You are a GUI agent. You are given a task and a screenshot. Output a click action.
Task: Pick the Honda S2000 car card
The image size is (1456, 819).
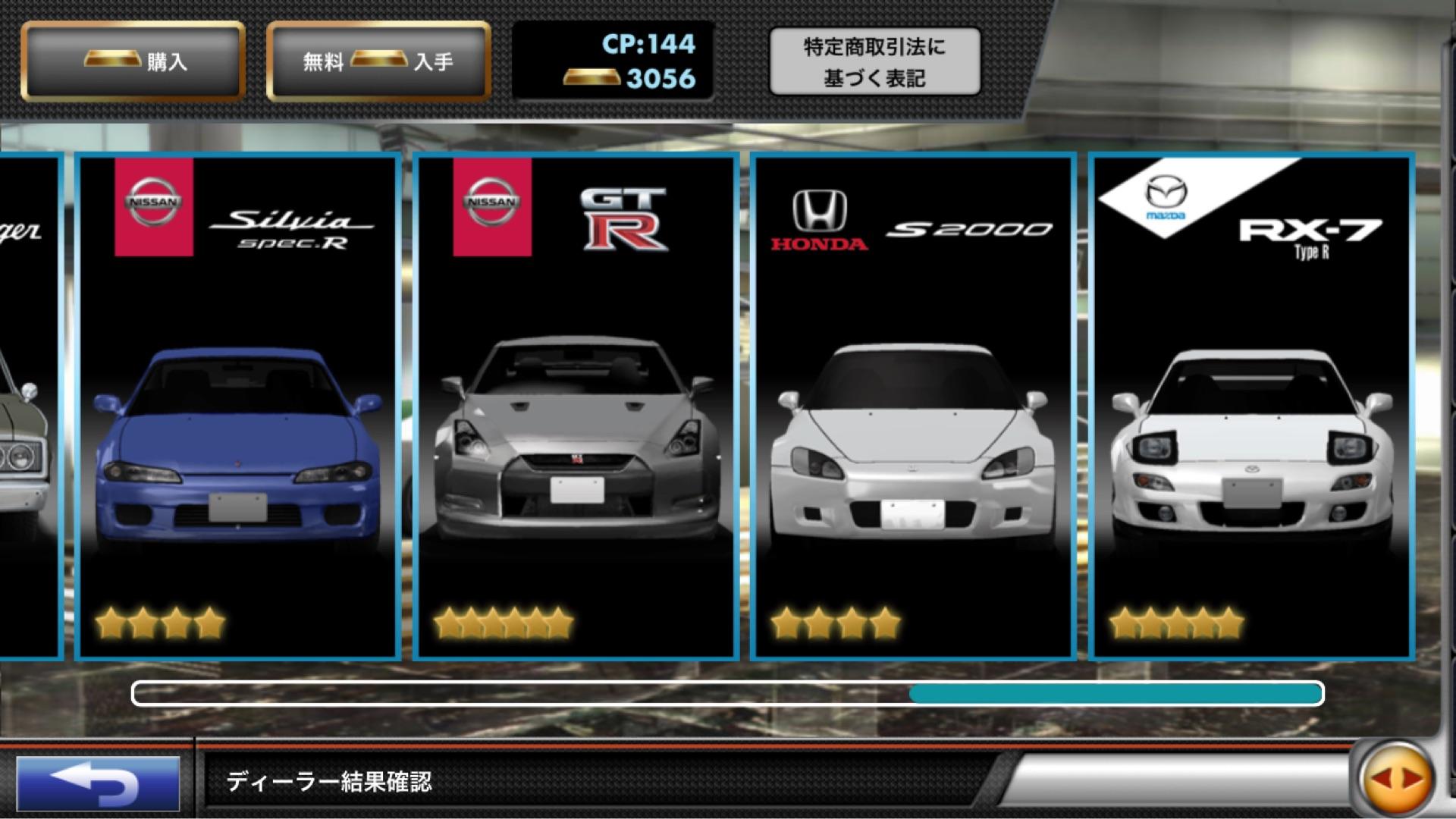913,407
